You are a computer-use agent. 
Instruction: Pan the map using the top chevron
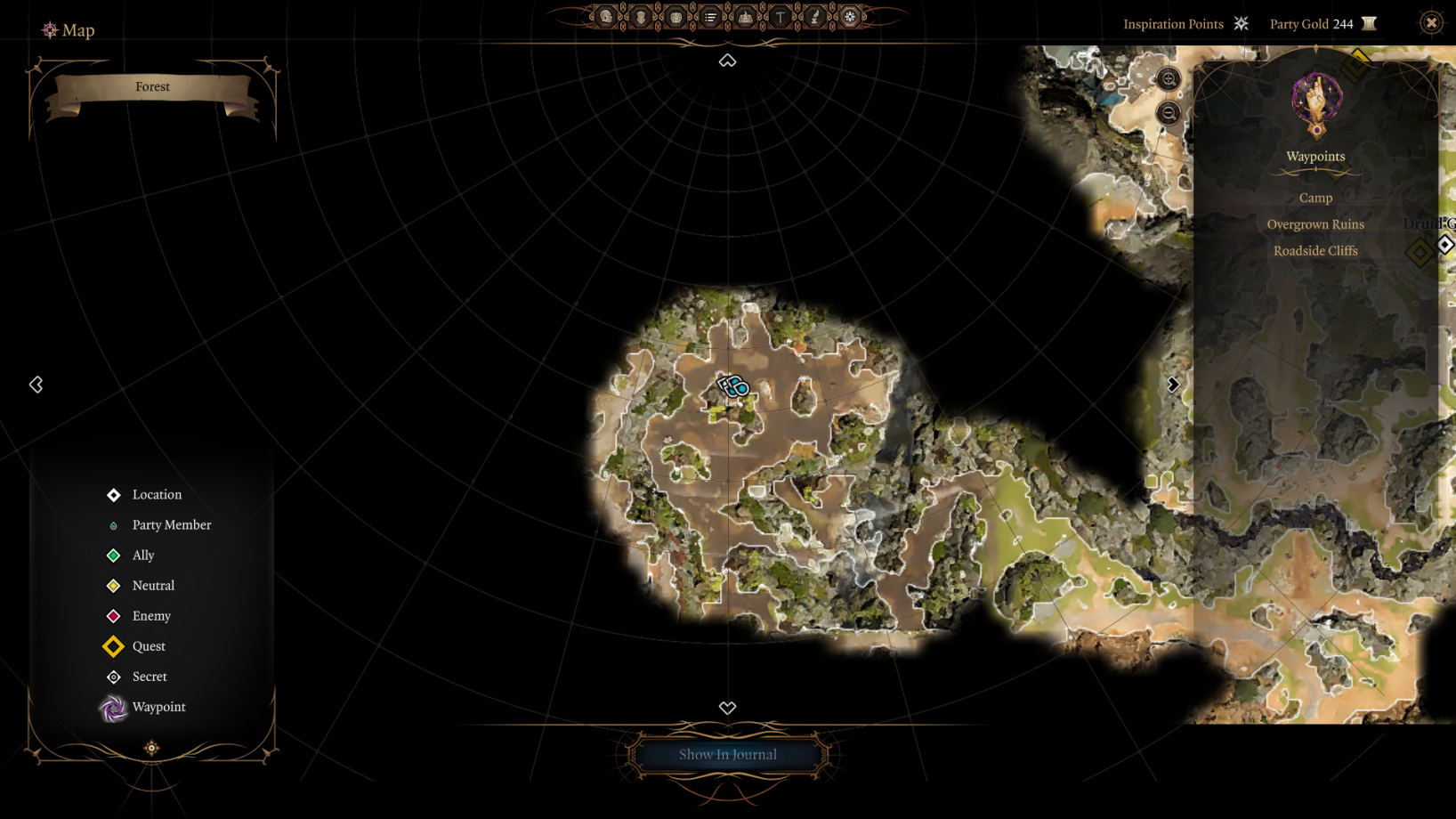point(727,61)
